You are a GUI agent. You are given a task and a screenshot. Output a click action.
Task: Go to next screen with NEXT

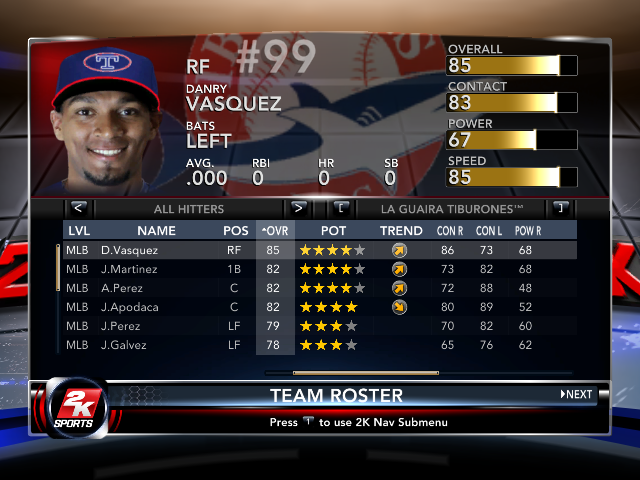pyautogui.click(x=577, y=394)
